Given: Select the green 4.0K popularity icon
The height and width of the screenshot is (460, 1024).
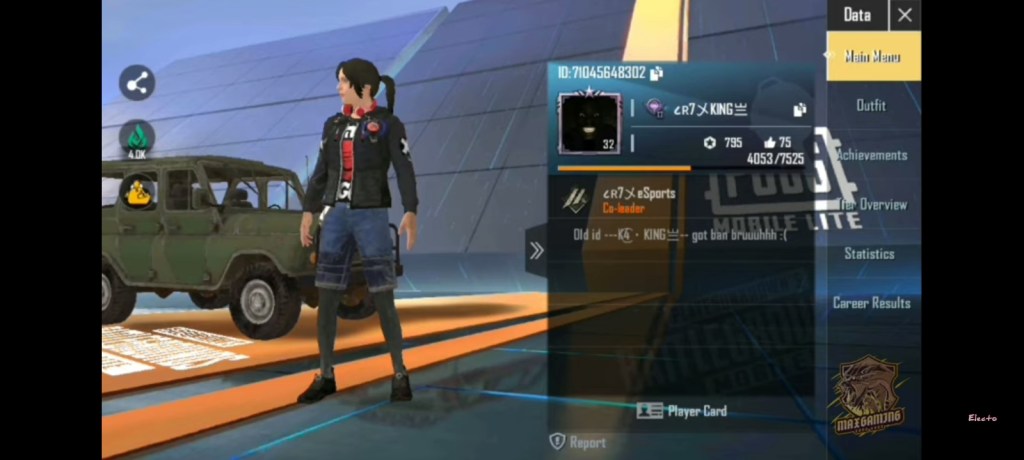Looking at the screenshot, I should click(137, 138).
